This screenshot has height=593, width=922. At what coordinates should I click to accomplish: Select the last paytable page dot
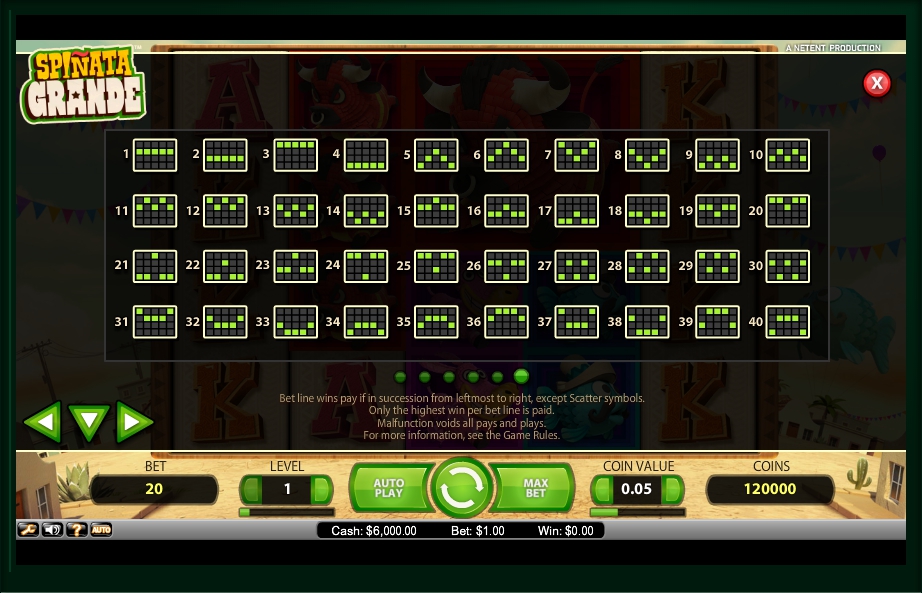coord(521,377)
